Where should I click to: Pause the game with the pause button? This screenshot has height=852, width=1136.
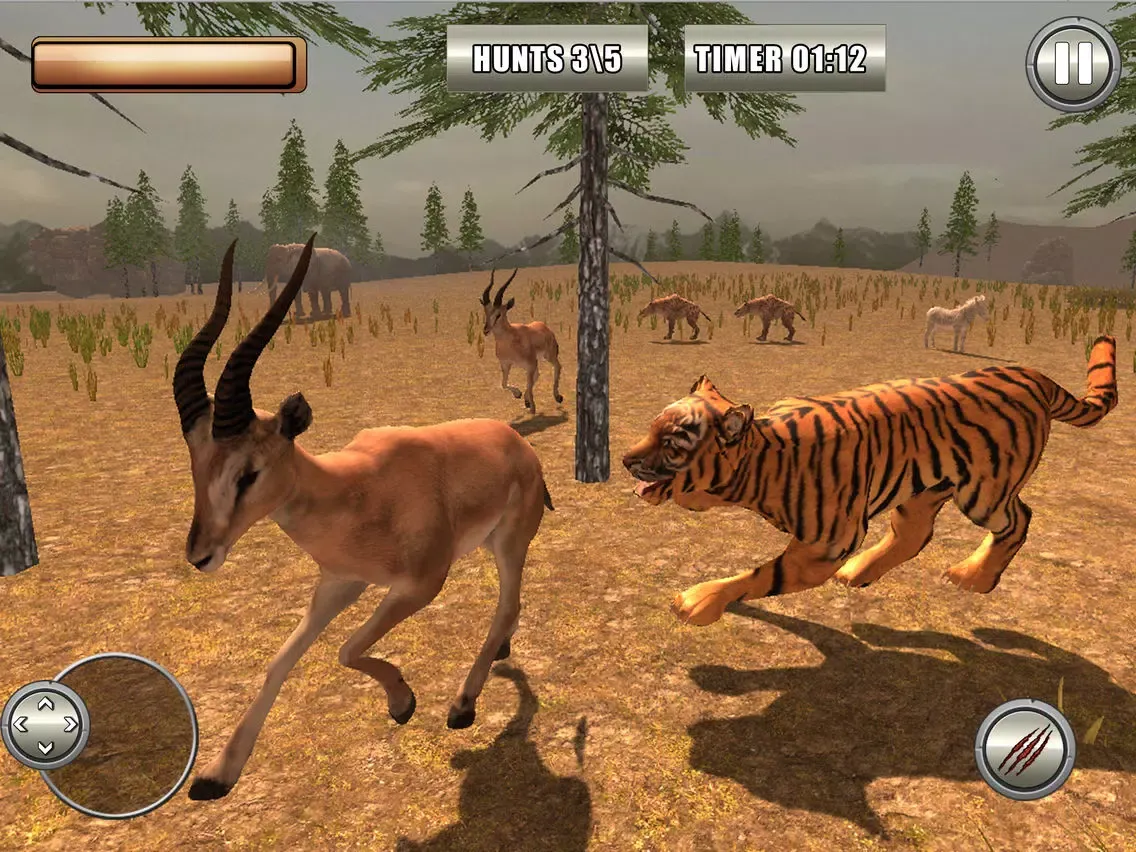point(1073,64)
